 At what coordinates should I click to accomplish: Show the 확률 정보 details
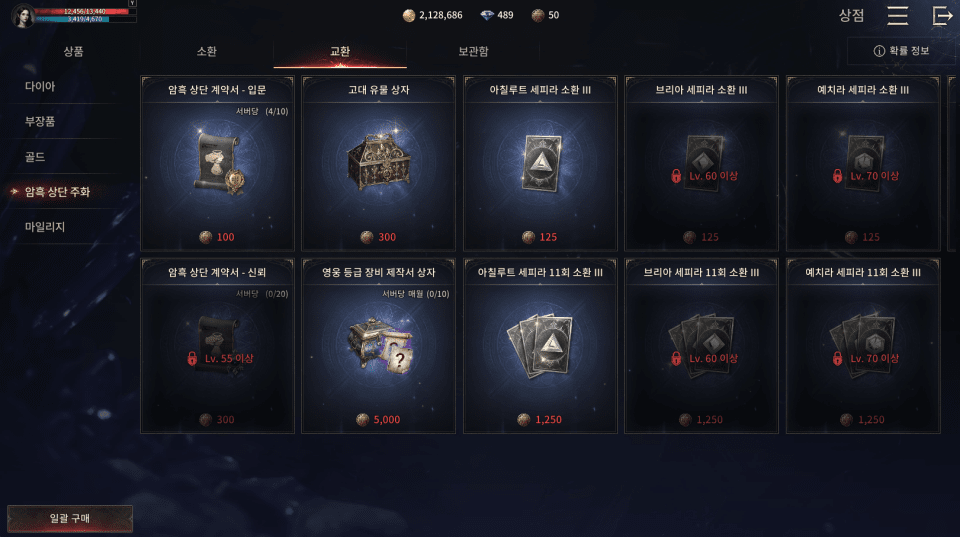(x=901, y=51)
